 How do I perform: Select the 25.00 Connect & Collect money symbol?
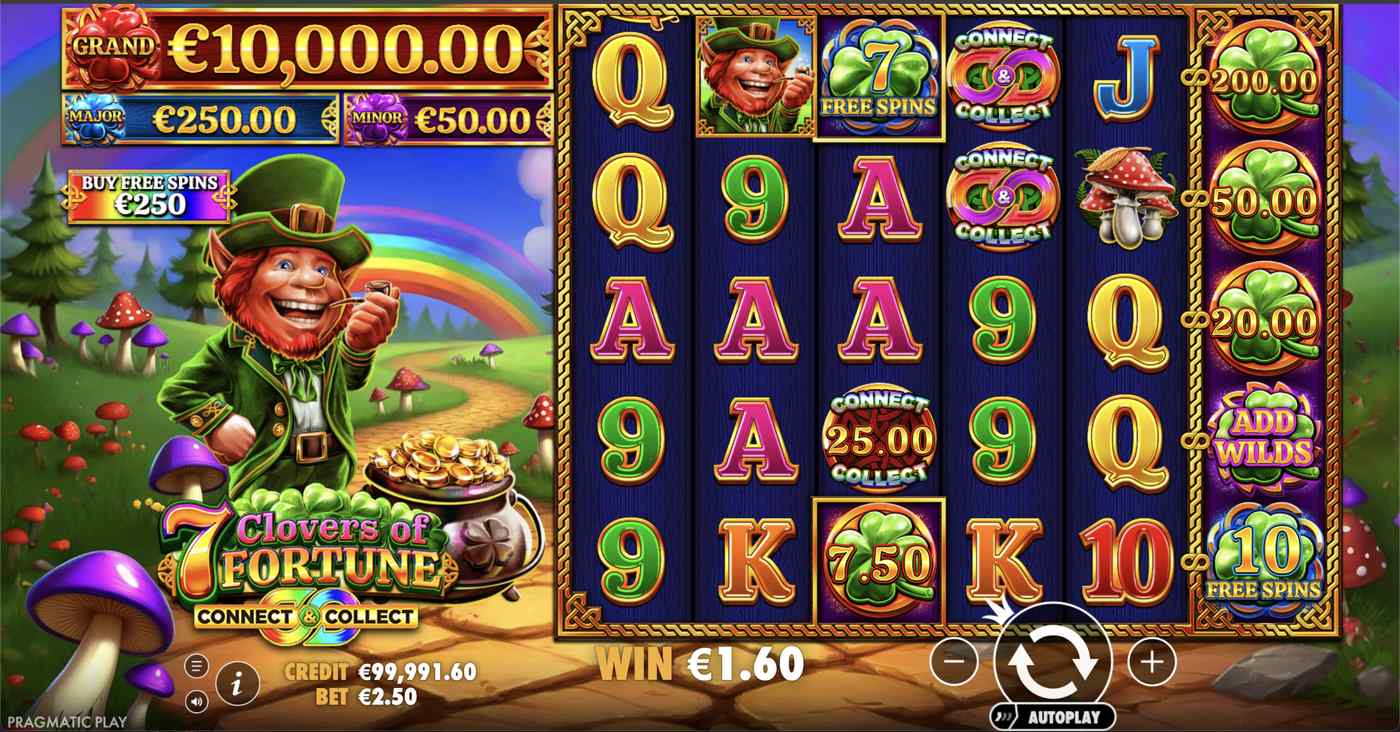coord(880,435)
